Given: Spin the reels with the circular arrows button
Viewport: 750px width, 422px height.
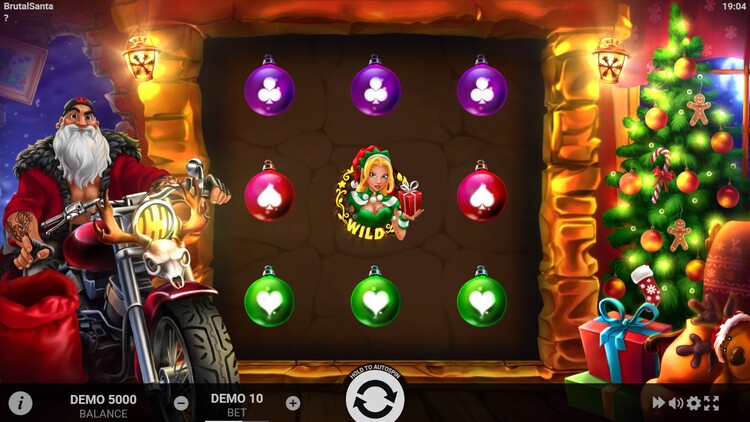Looking at the screenshot, I should pos(375,399).
